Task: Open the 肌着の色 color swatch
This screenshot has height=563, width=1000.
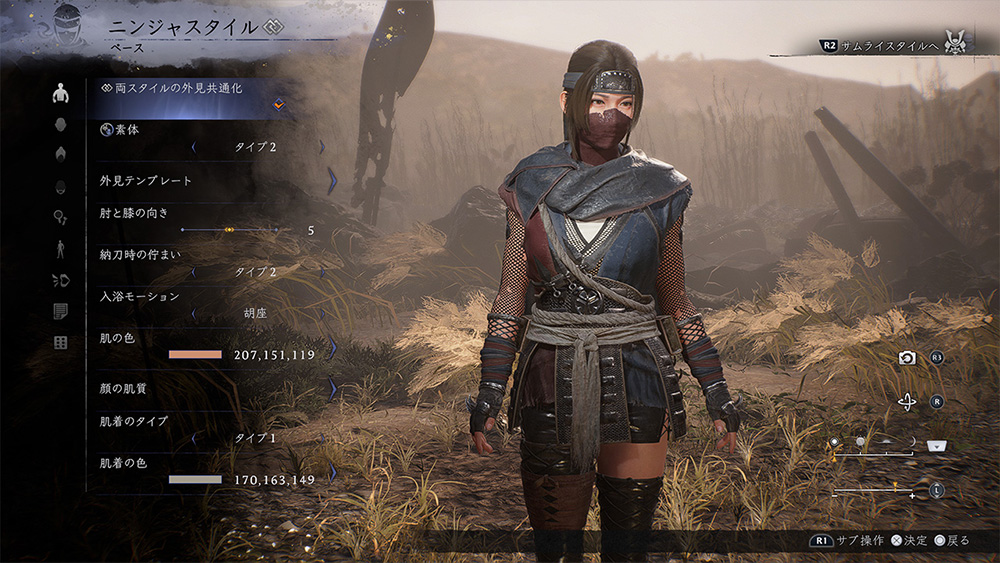Action: (x=195, y=480)
